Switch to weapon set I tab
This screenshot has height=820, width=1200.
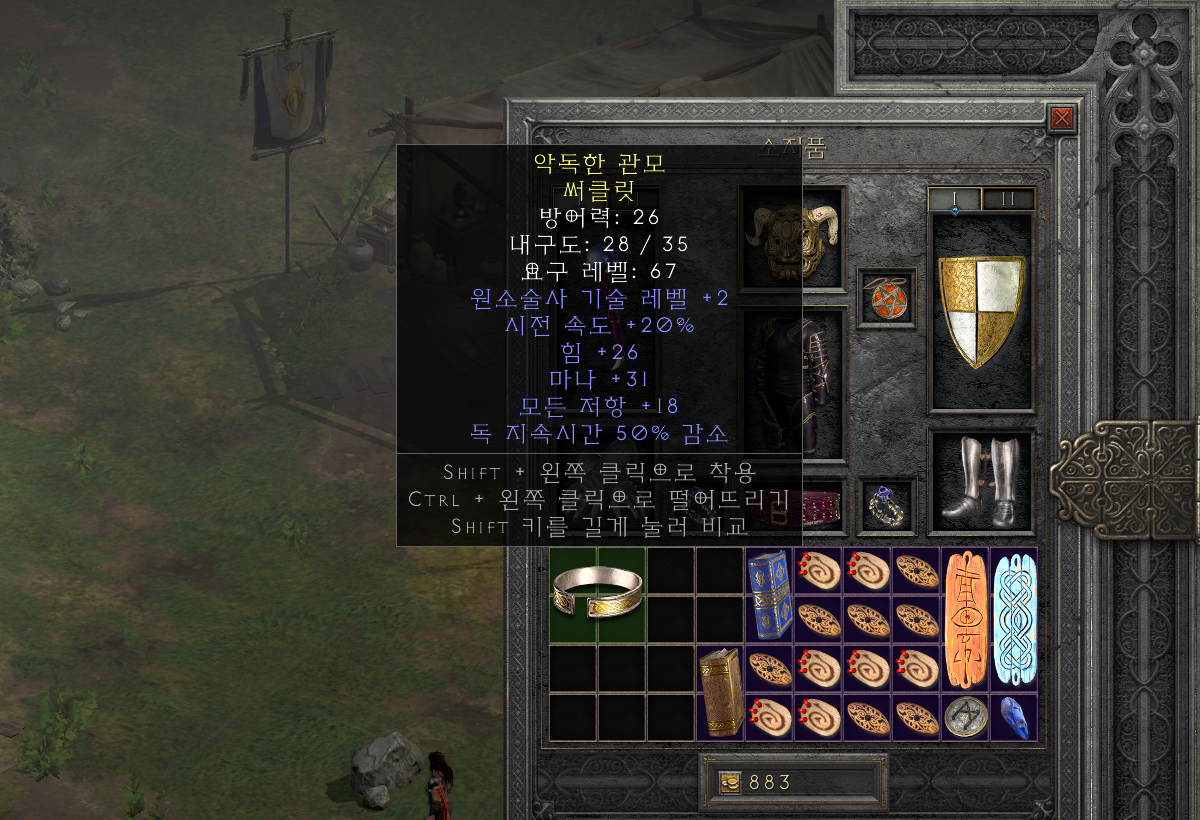coord(955,199)
